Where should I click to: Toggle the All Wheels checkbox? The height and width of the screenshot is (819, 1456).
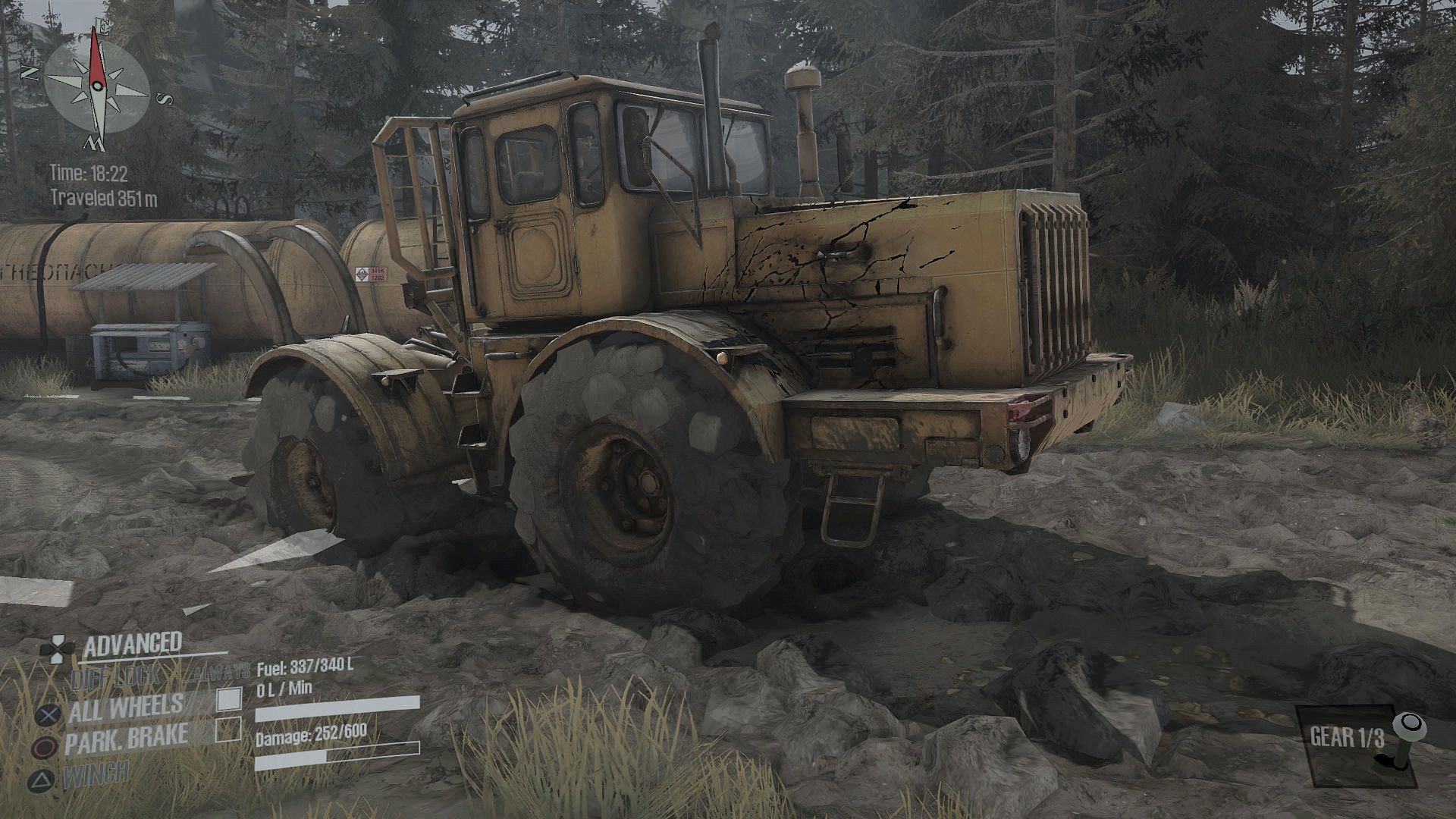(x=229, y=699)
